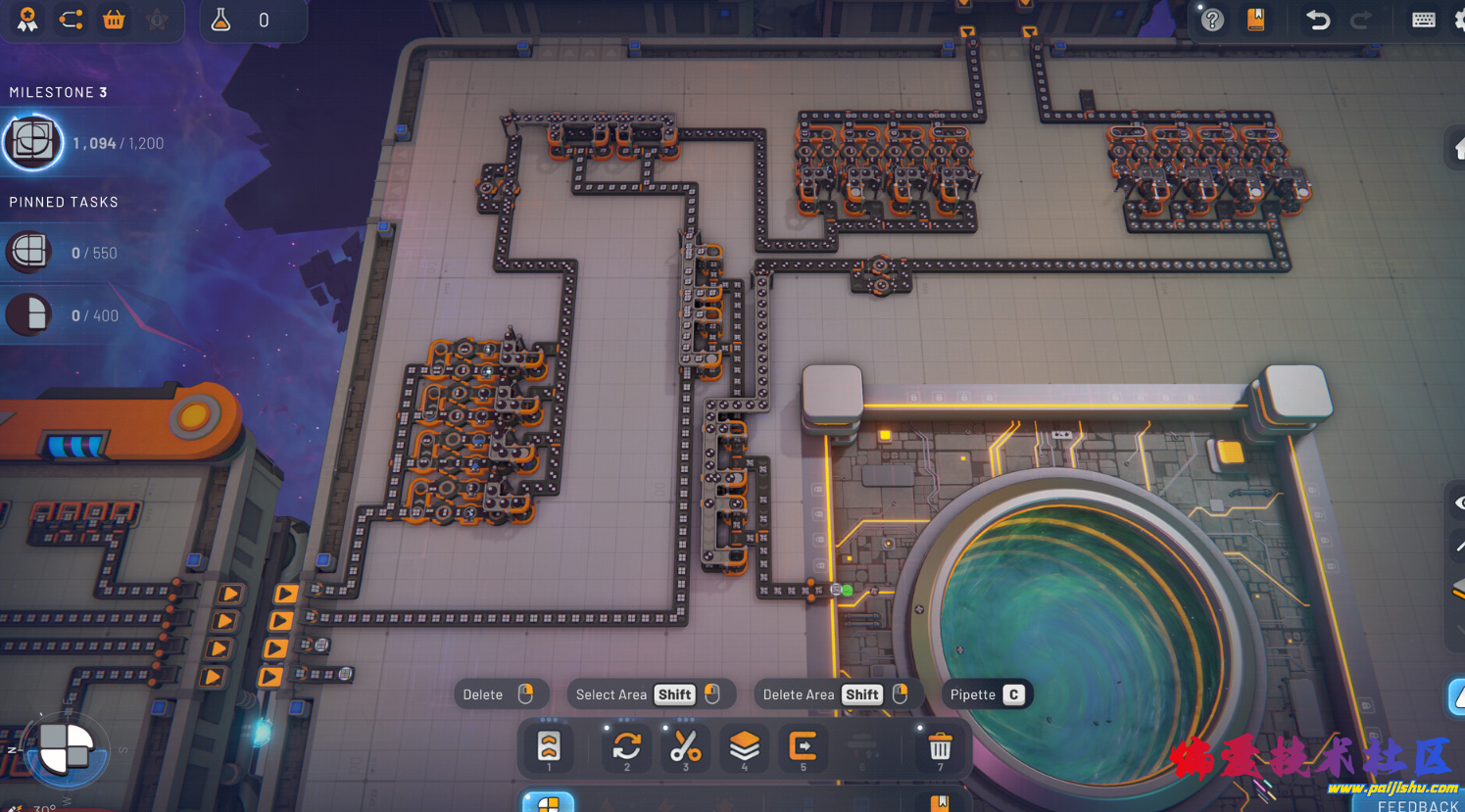The height and width of the screenshot is (812, 1465).
Task: Undo the last action
Action: (1318, 20)
